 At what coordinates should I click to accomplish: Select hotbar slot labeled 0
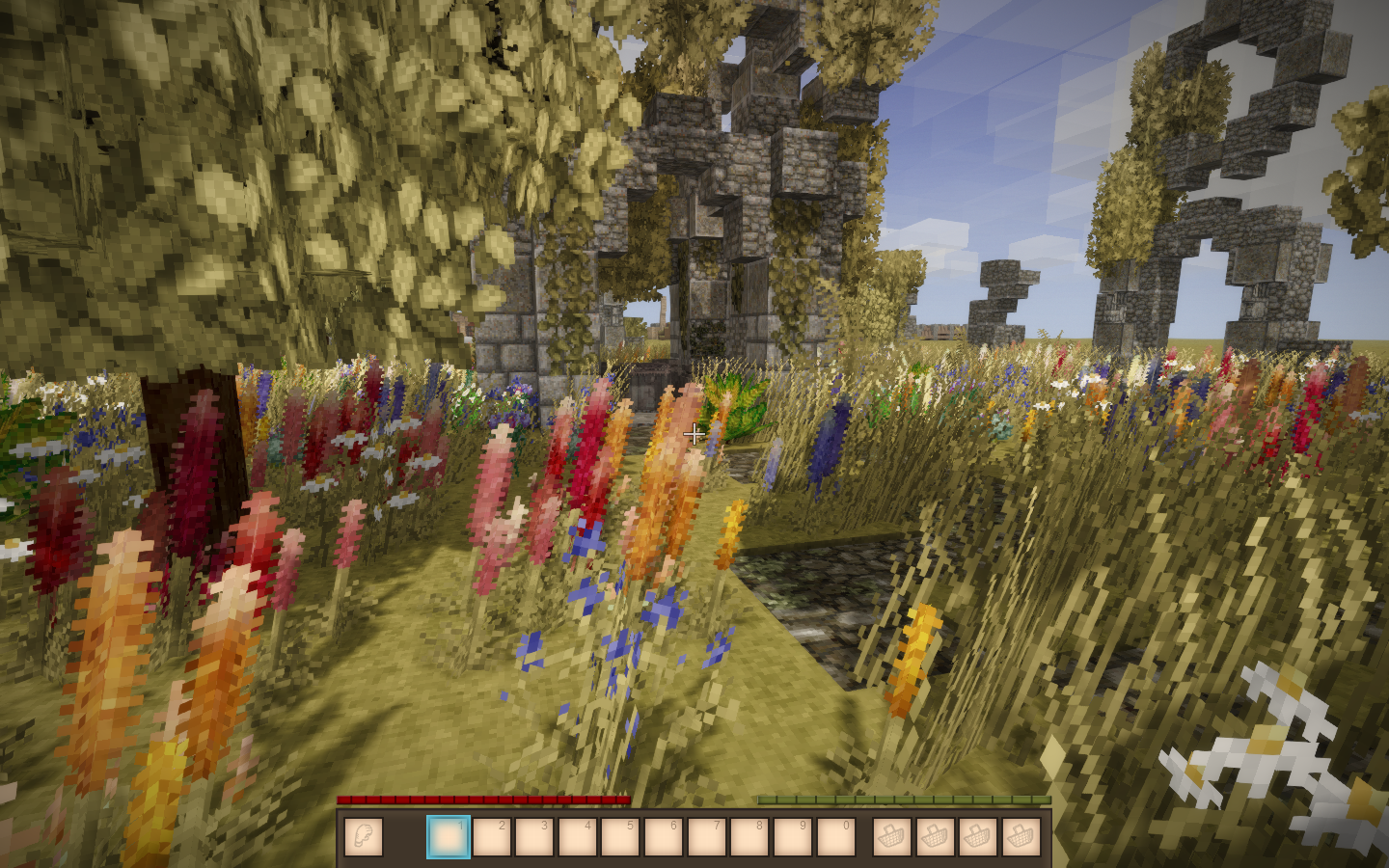pos(835,837)
